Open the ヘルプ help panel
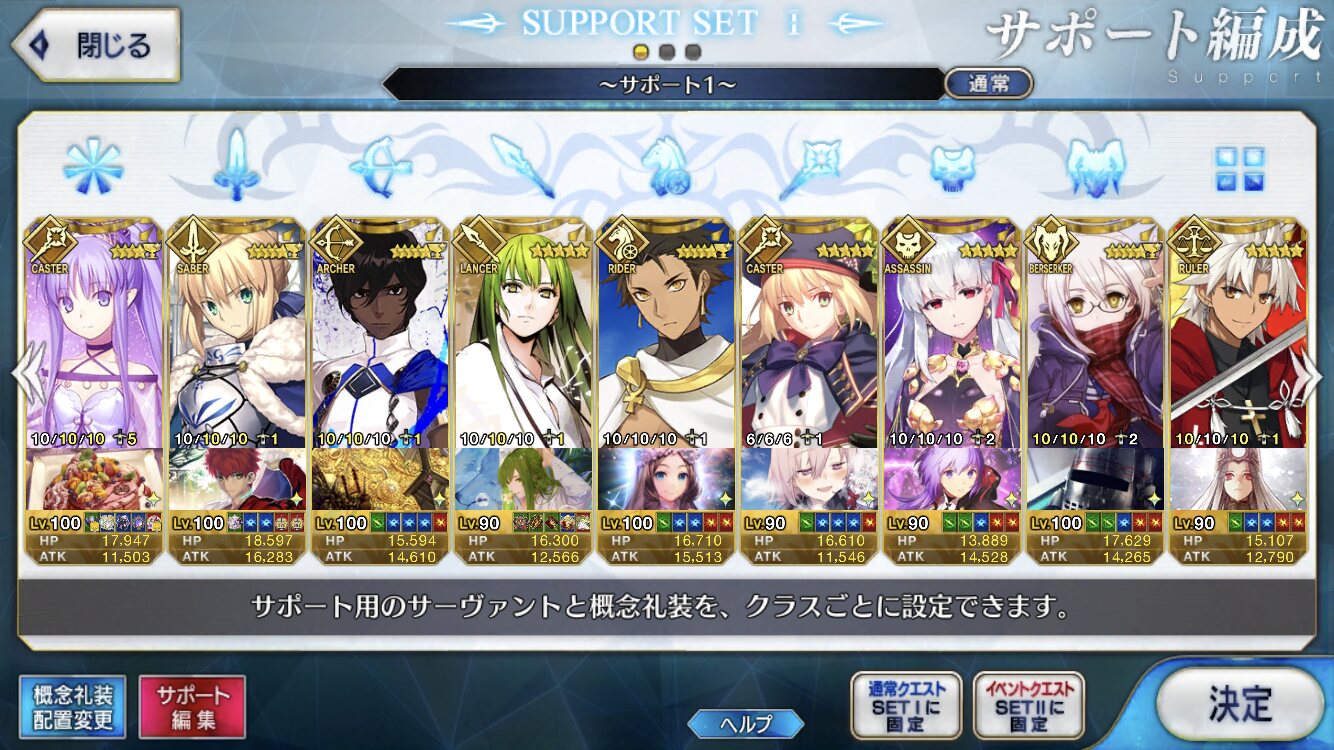The width and height of the screenshot is (1334, 750). 746,724
